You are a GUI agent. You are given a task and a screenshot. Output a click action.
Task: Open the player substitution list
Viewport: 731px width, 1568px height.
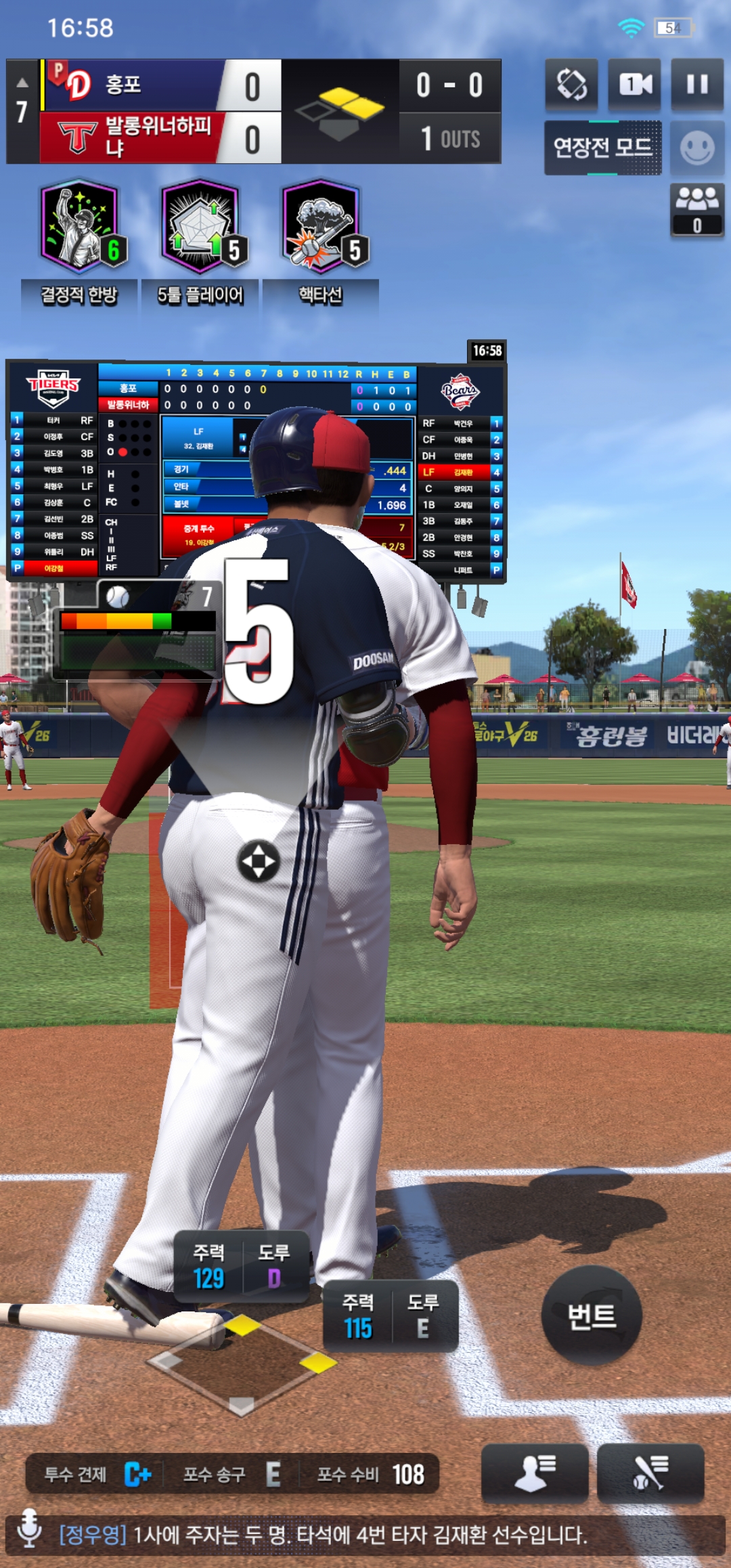pos(535,1473)
